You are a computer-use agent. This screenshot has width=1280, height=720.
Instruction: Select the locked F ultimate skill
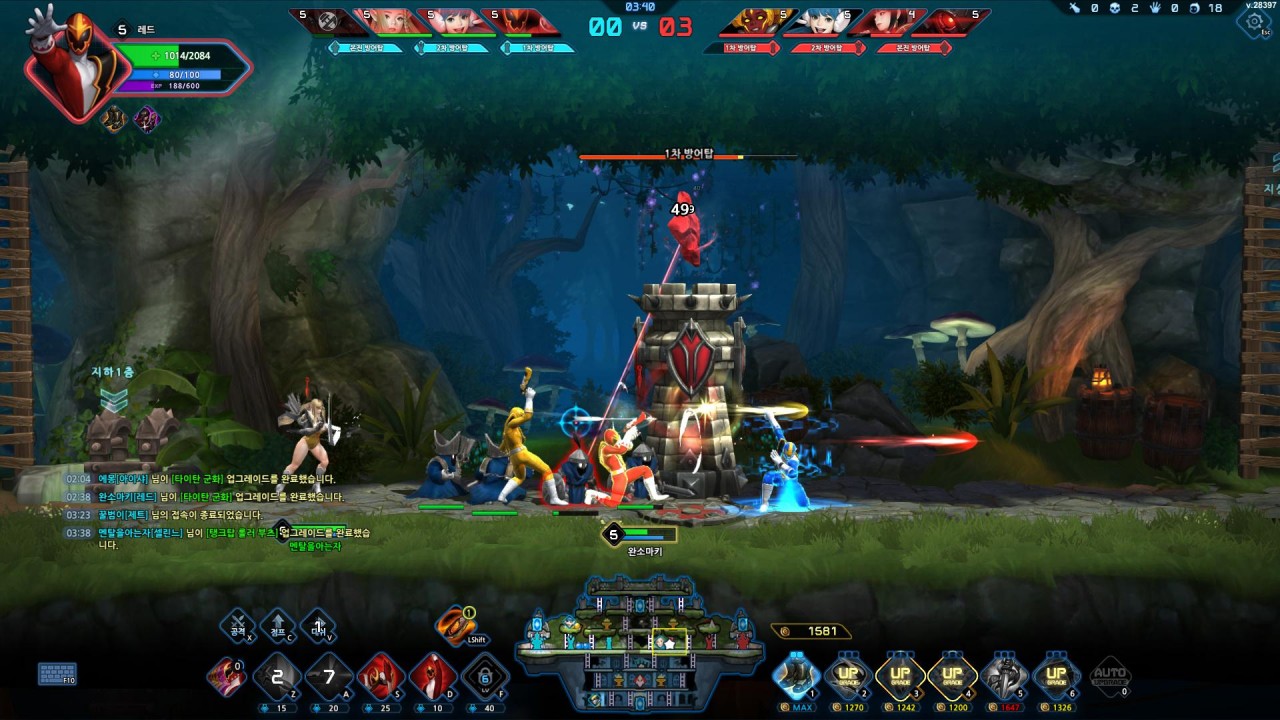tap(485, 677)
